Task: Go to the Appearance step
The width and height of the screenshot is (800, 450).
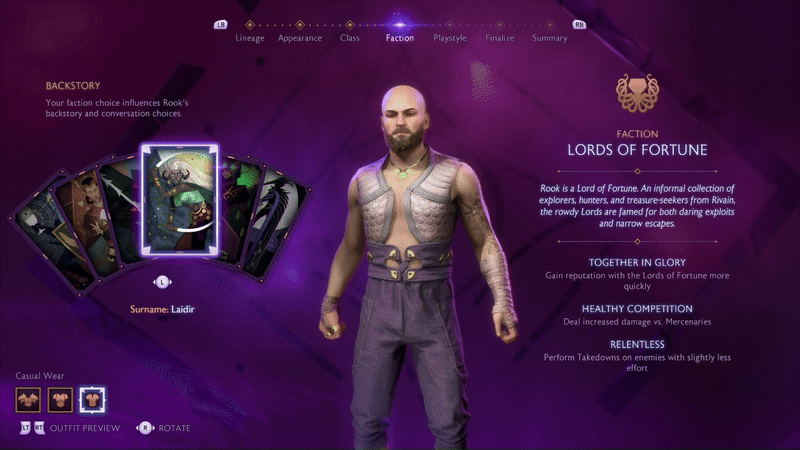Action: (x=300, y=38)
